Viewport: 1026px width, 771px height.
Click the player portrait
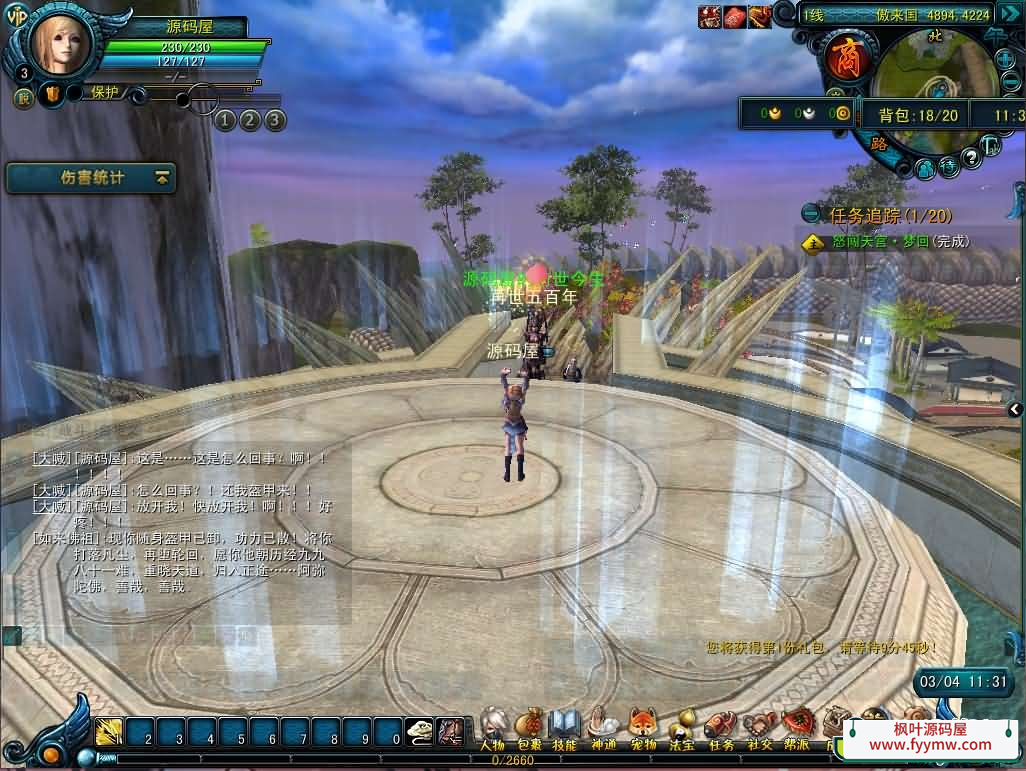pos(60,42)
